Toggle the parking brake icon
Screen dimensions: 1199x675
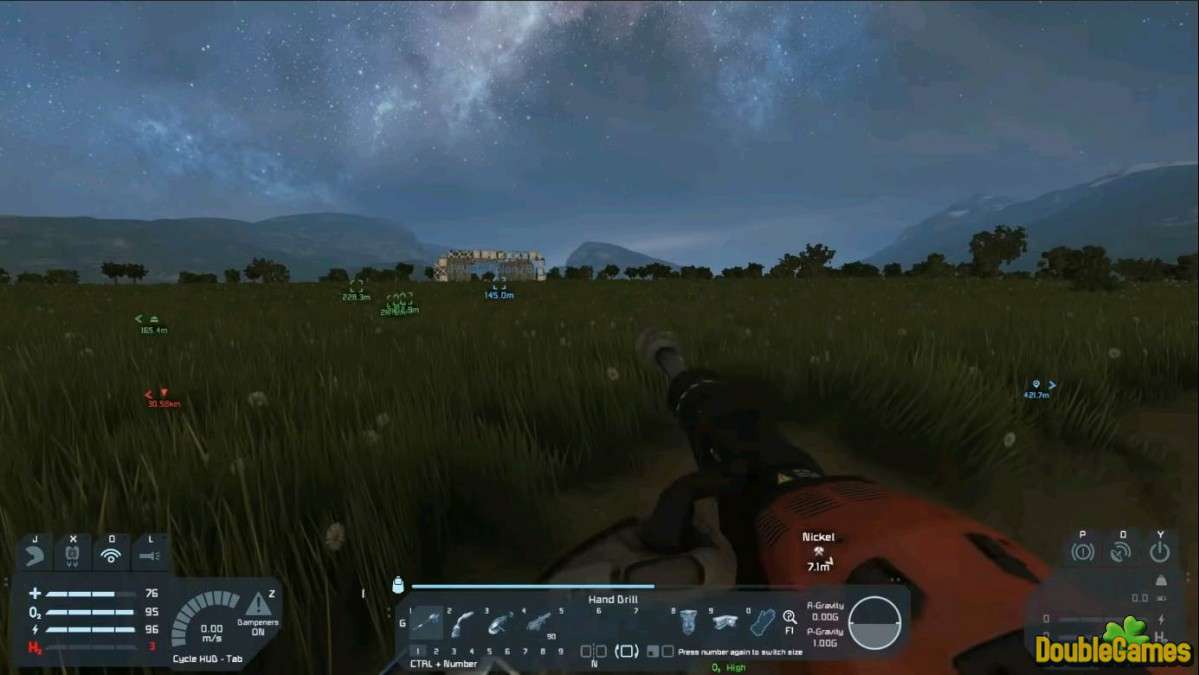pyautogui.click(x=1082, y=551)
